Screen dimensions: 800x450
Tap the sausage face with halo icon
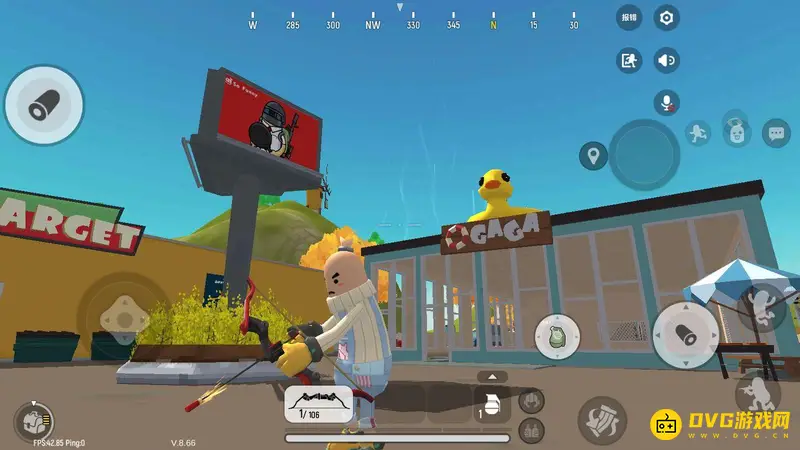tap(737, 129)
